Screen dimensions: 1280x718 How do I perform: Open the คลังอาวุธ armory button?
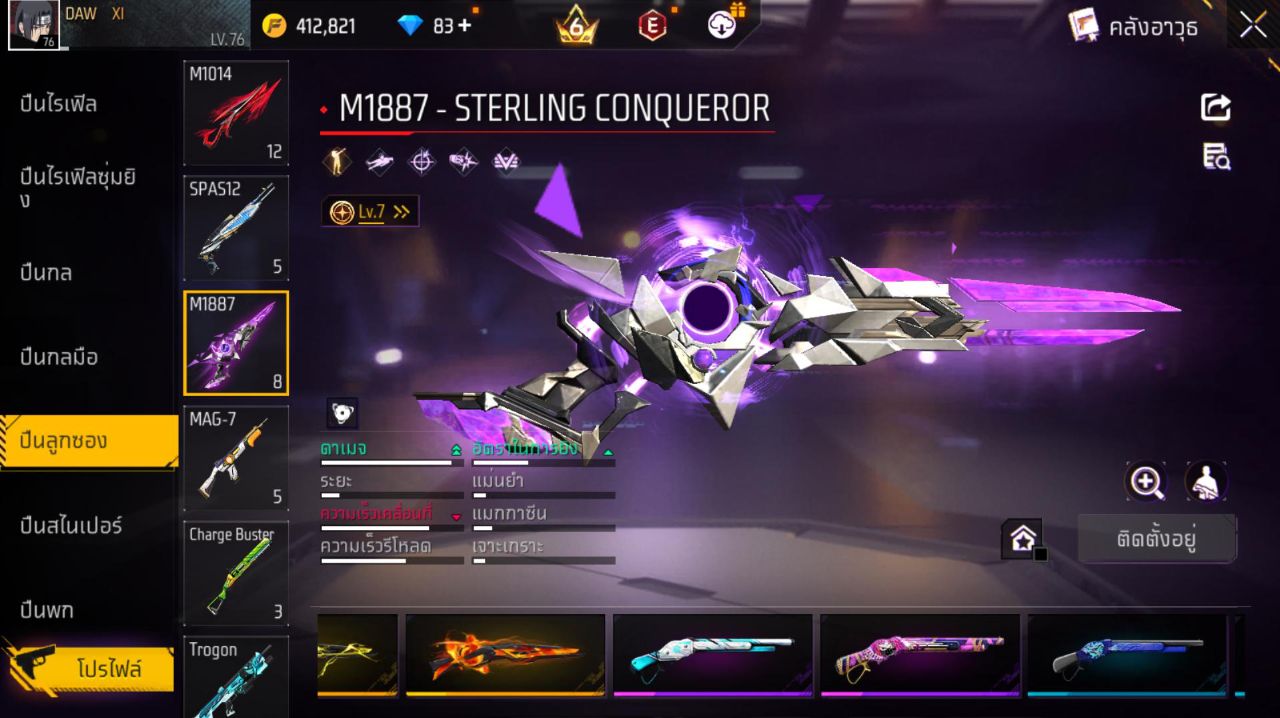click(x=1133, y=26)
